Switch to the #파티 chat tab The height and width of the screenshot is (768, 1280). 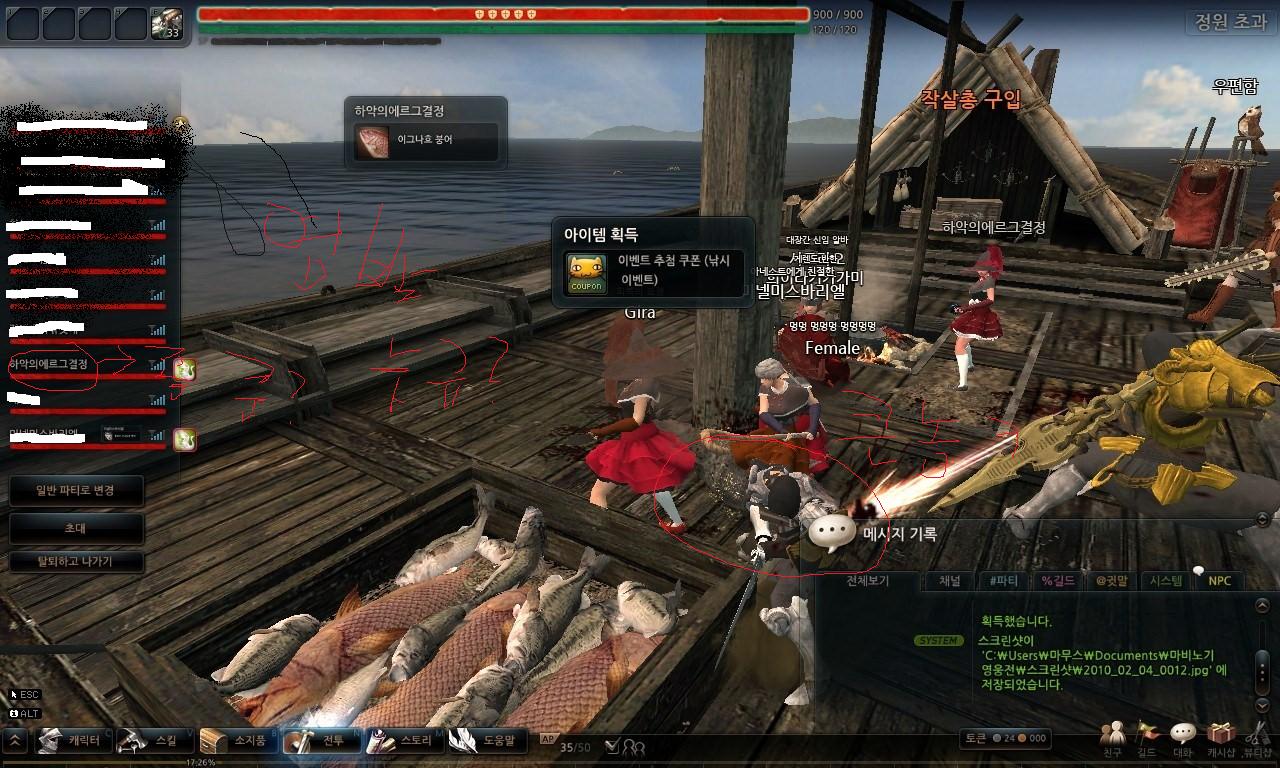click(1003, 581)
